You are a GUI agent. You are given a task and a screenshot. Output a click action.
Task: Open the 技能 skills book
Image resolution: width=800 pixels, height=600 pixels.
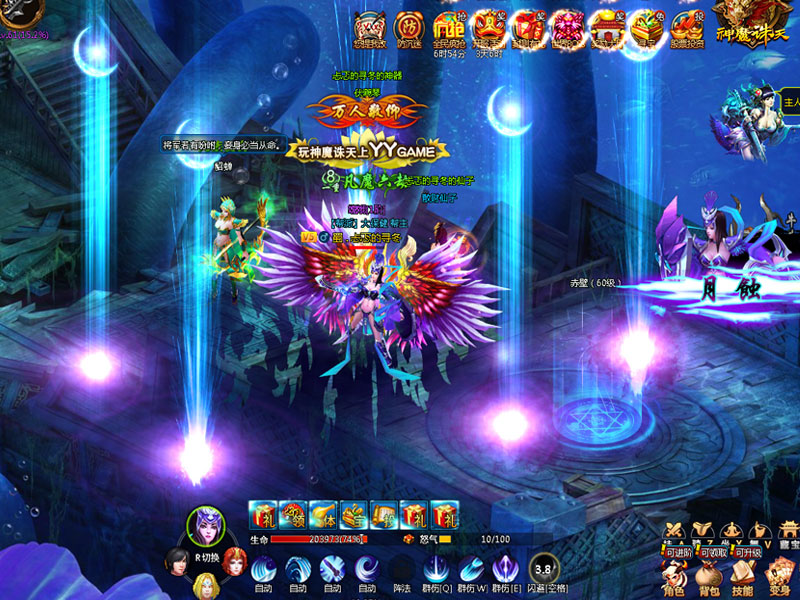742,573
